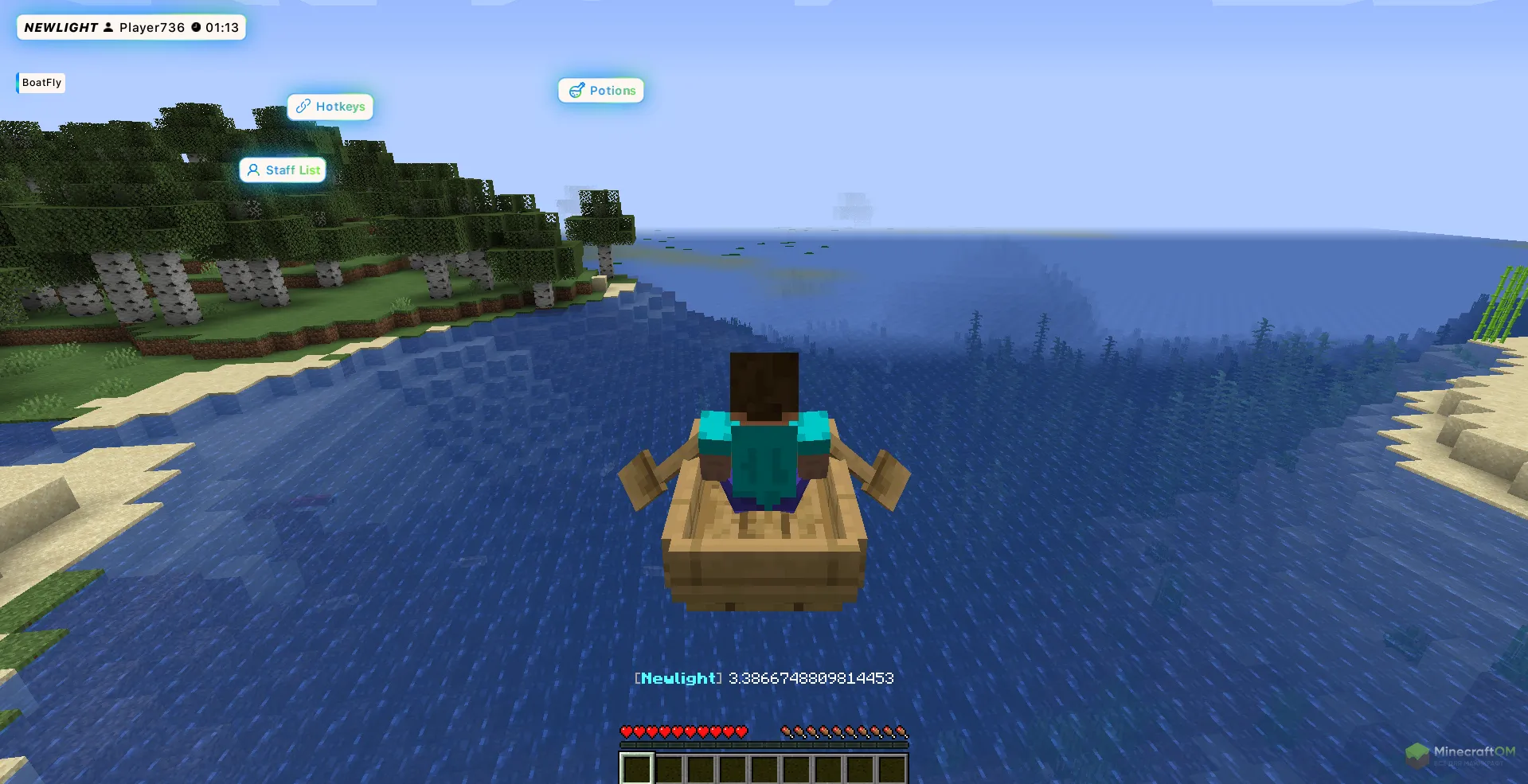
Task: Click the Newlight watermark info bar
Action: pyautogui.click(x=131, y=28)
